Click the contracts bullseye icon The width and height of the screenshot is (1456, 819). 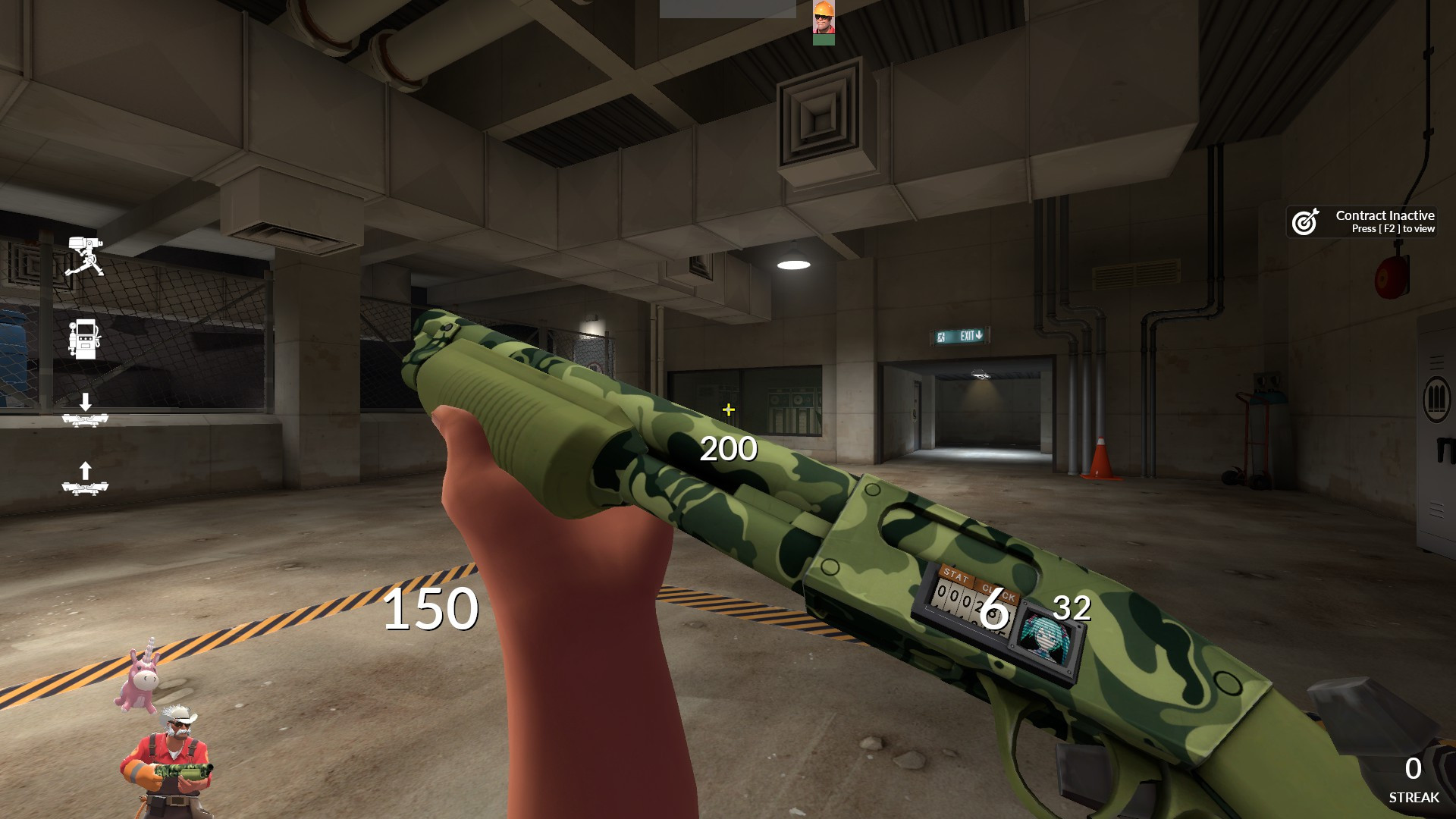1306,222
